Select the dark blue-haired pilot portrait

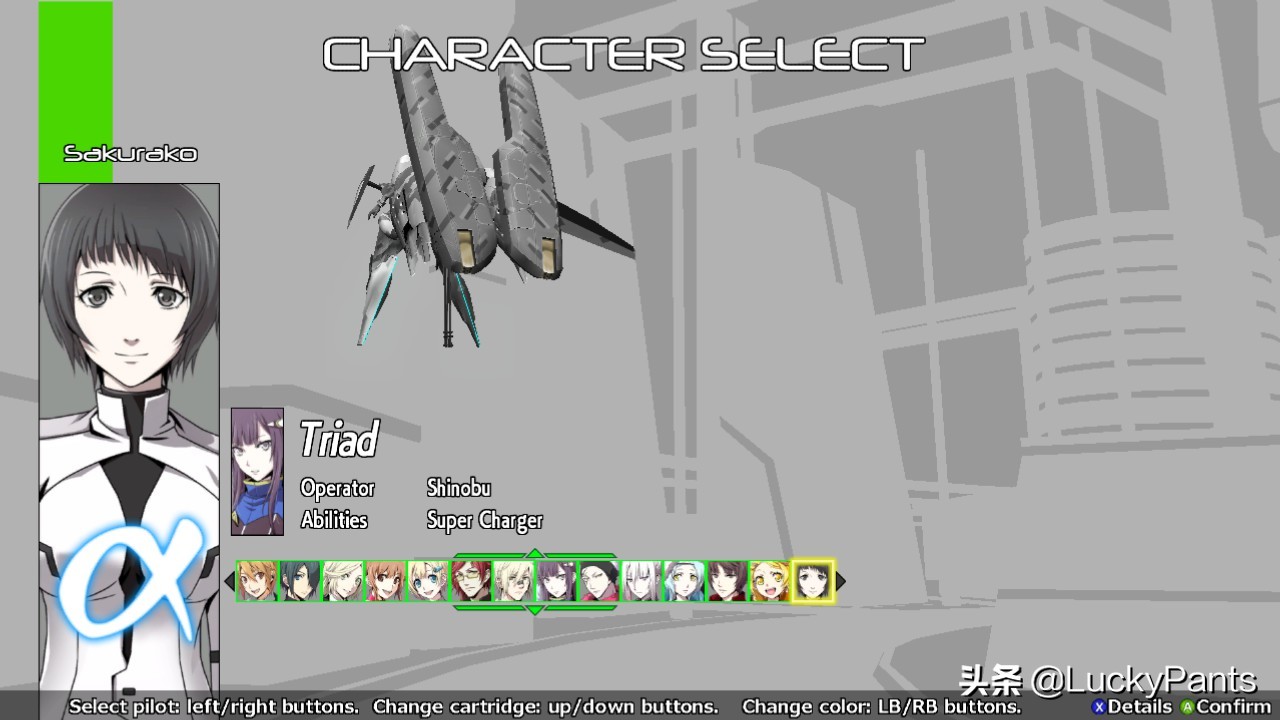300,581
